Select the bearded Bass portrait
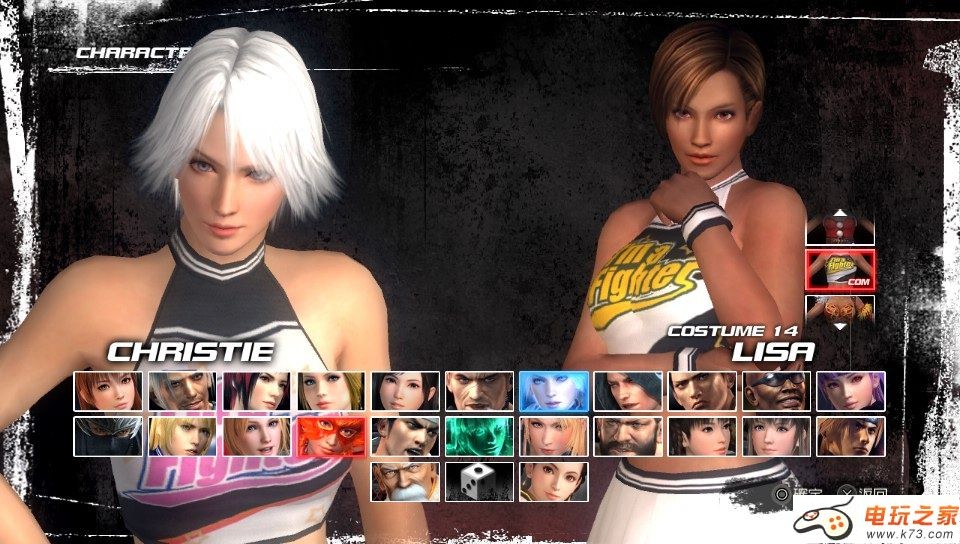This screenshot has height=544, width=960. (627, 437)
